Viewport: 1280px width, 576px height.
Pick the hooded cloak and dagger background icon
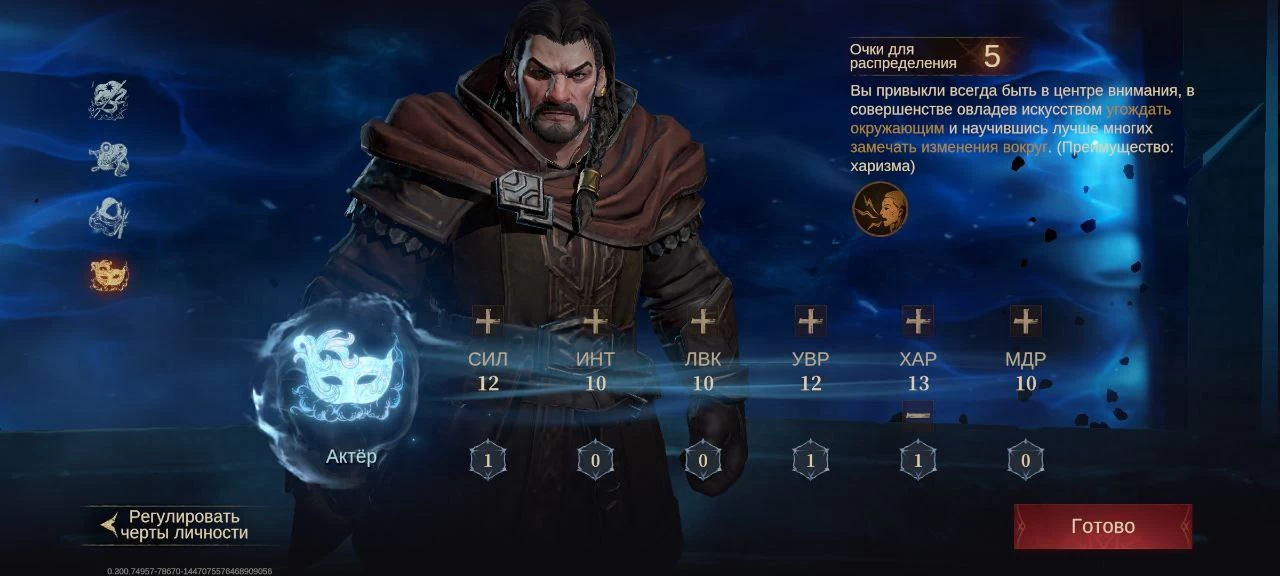point(109,217)
